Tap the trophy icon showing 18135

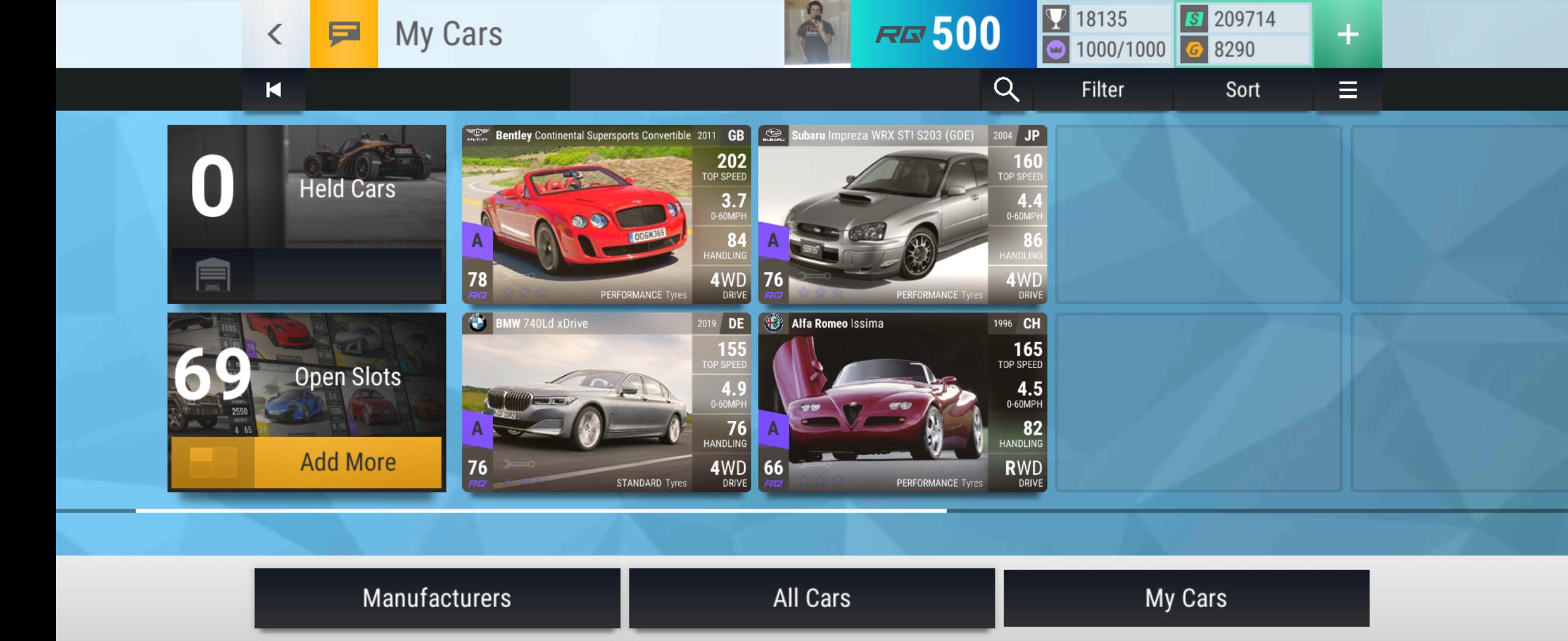click(1055, 18)
